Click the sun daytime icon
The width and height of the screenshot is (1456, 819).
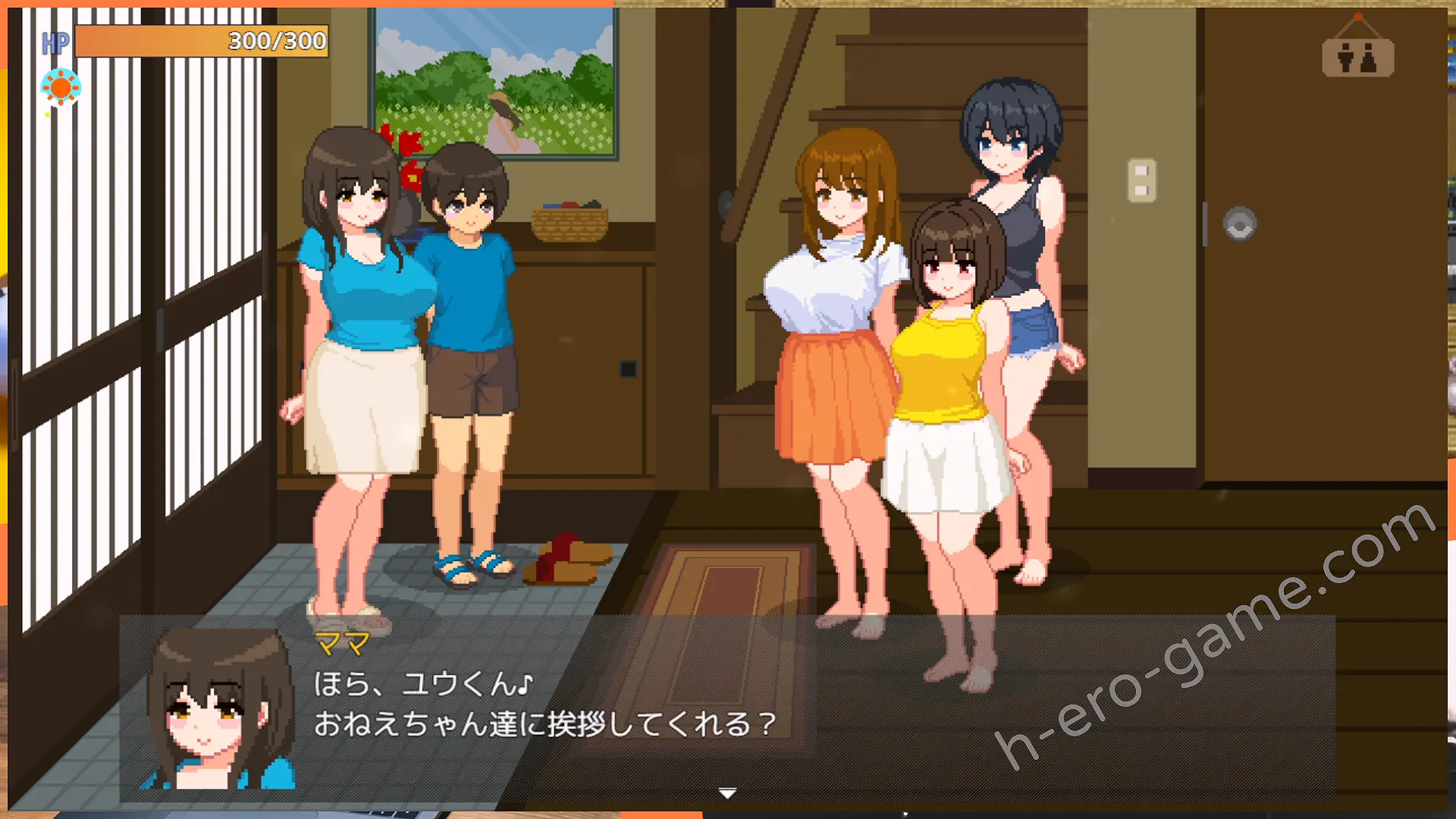tap(61, 87)
